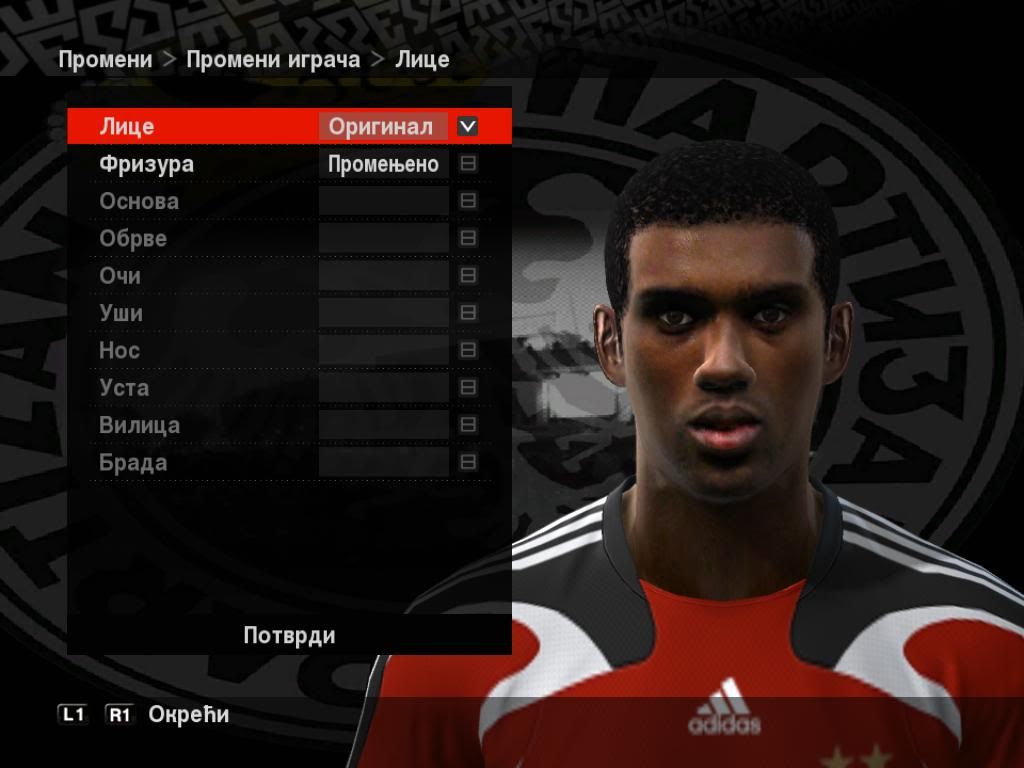Open the Промењено hairstyle value field
Viewport: 1024px width, 768px height.
click(x=384, y=165)
